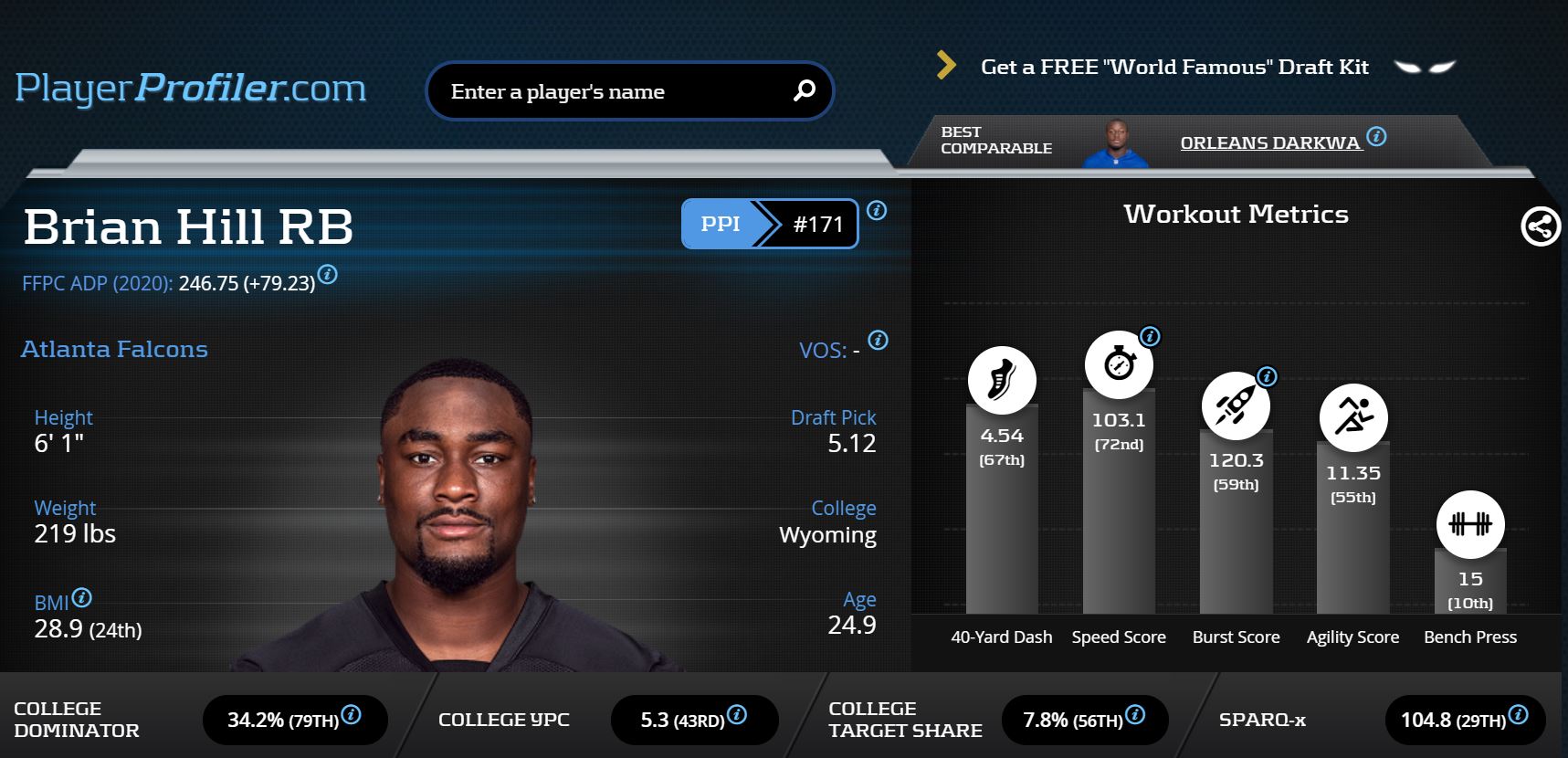This screenshot has height=758, width=1568.
Task: Show info for College Dominator rating
Action: [x=351, y=714]
